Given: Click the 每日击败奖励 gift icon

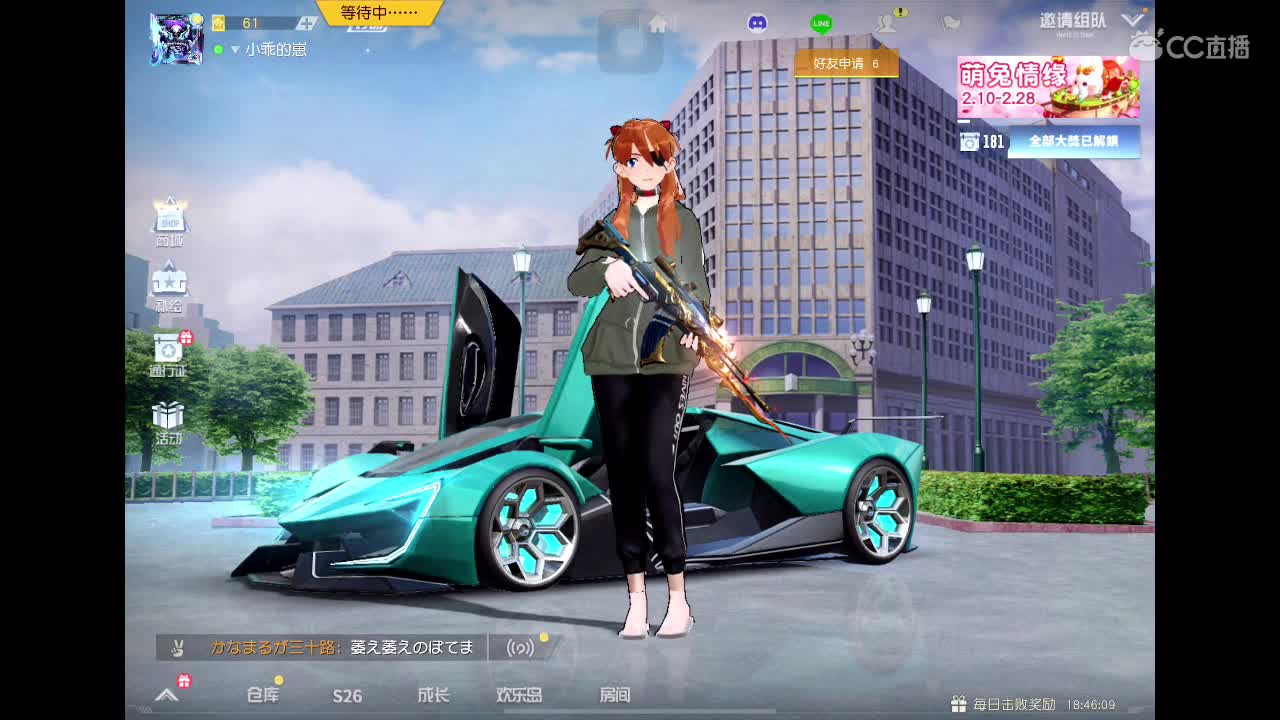Looking at the screenshot, I should [957, 703].
